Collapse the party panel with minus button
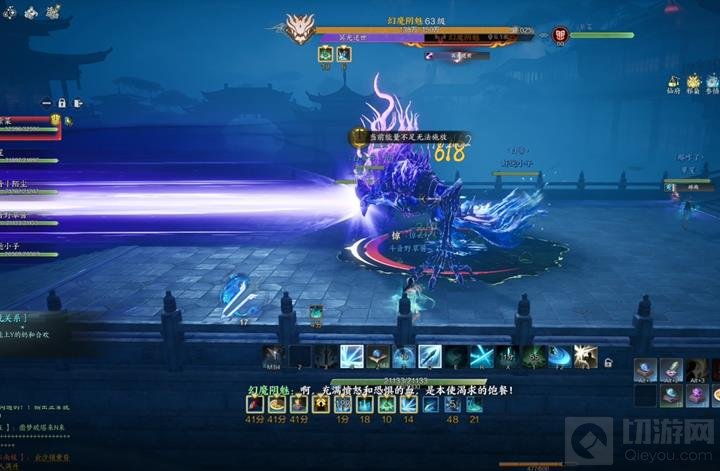 click(x=45, y=102)
